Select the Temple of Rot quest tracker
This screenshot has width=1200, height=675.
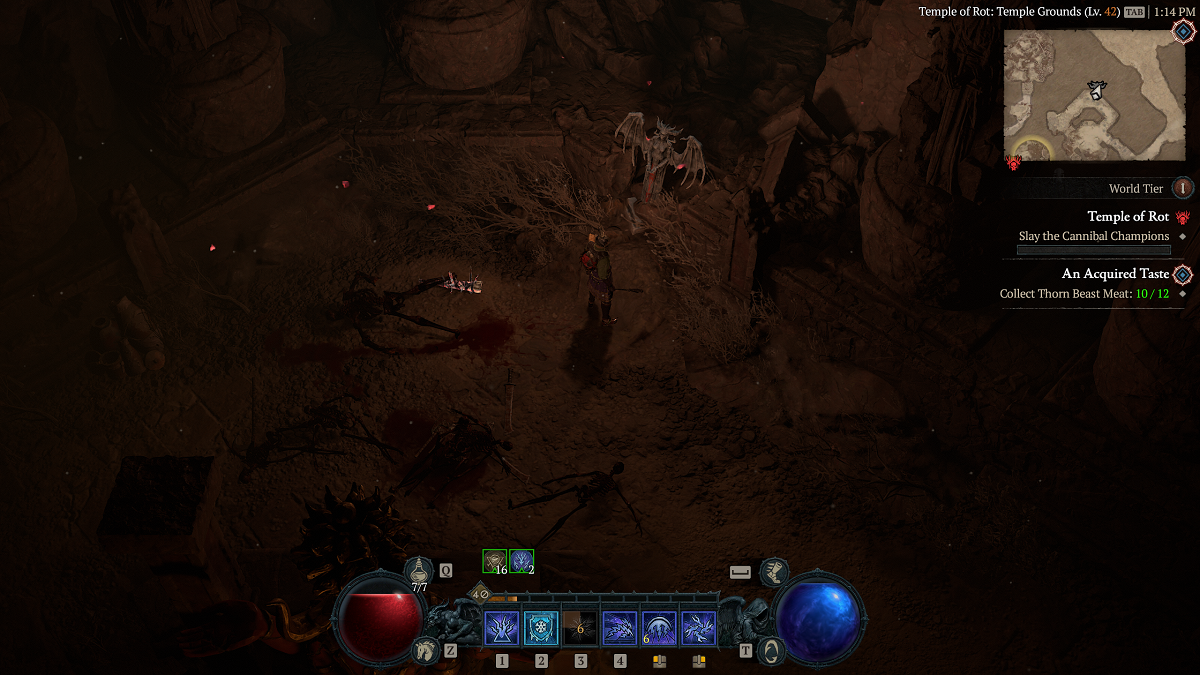click(1128, 217)
